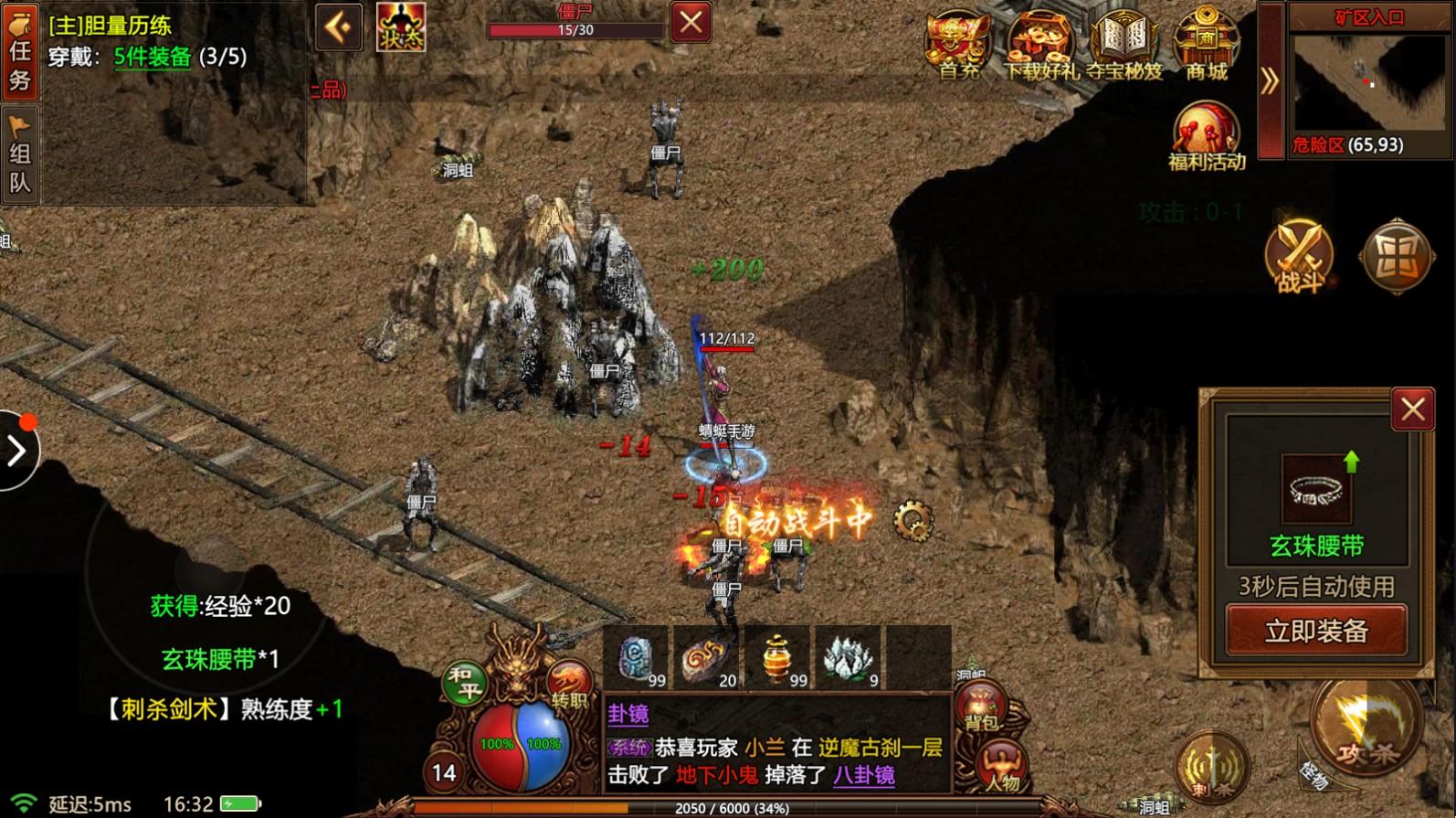Expand the top-right double arrow panel

1270,82
